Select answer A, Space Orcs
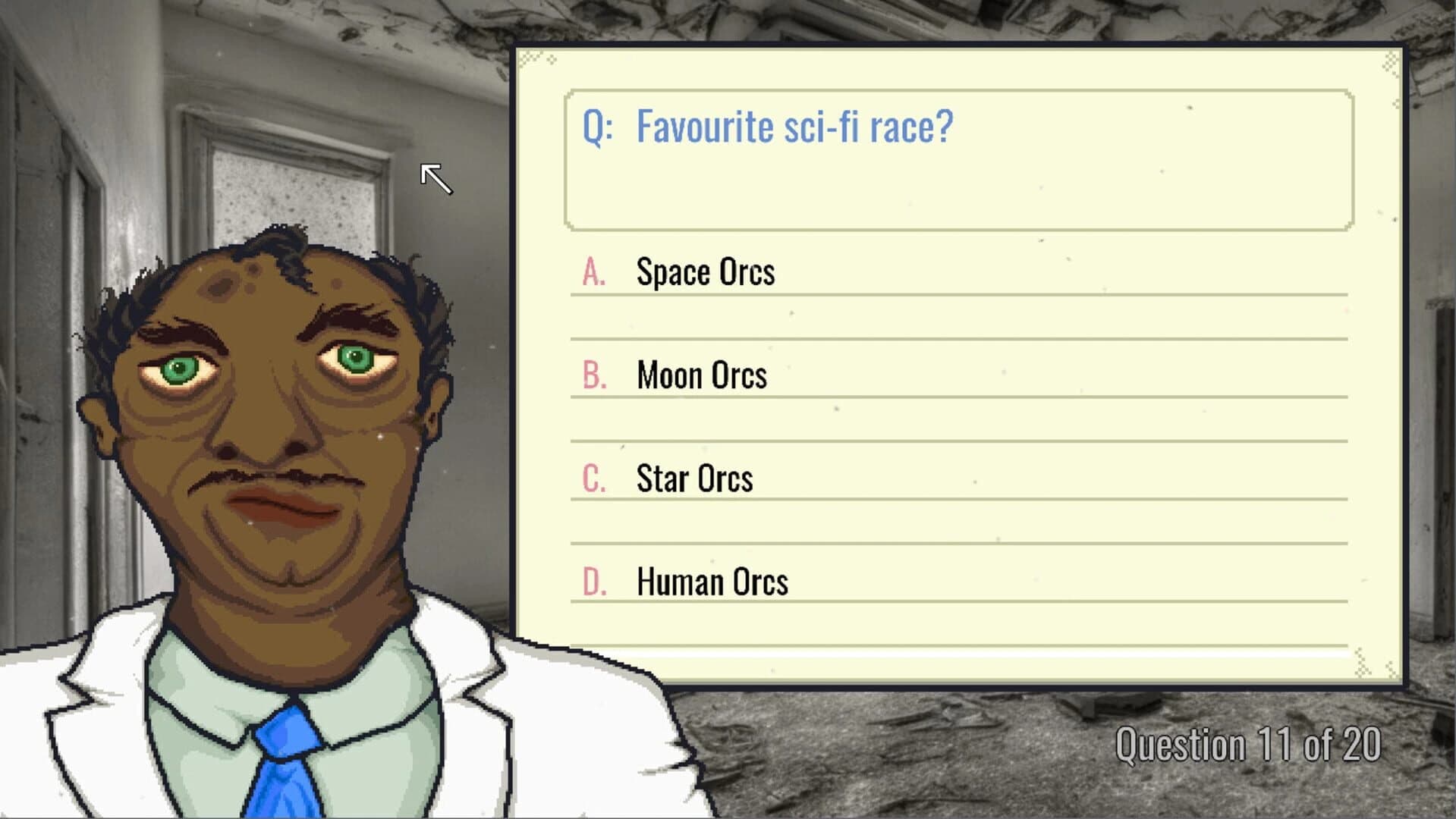Viewport: 1456px width, 819px height. [706, 273]
